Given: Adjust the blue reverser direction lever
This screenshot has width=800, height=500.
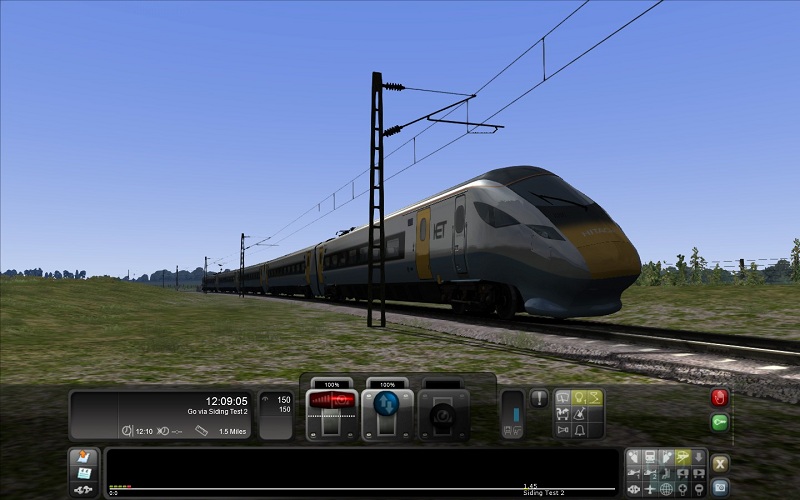Looking at the screenshot, I should [386, 403].
